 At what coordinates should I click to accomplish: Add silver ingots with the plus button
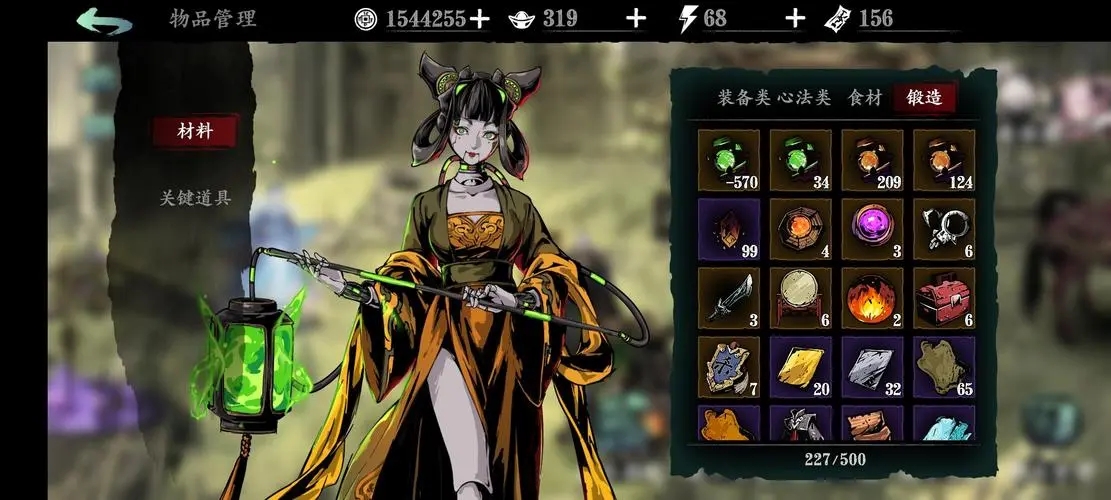click(635, 18)
